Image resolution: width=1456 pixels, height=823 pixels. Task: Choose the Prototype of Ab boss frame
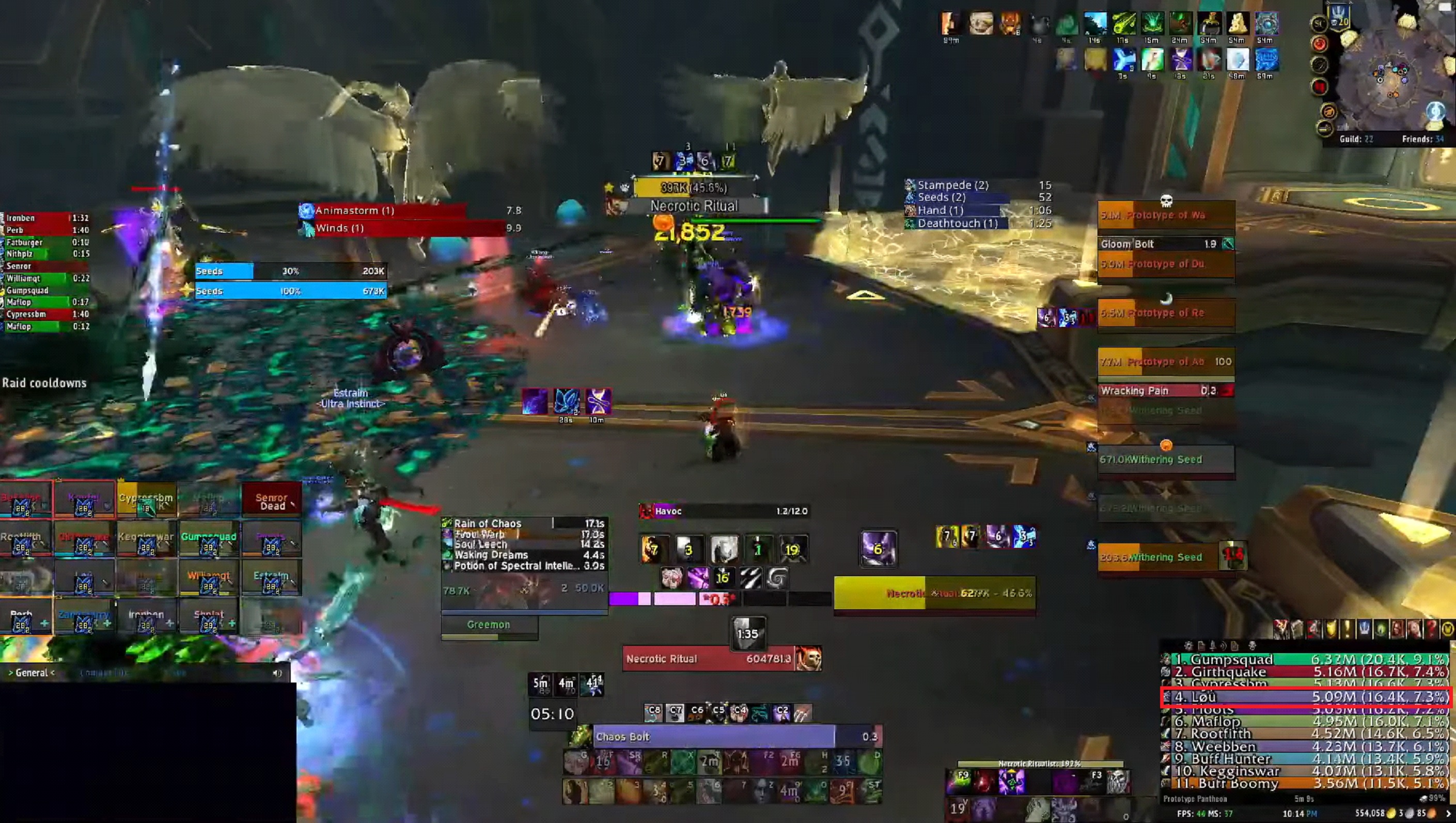[x=1166, y=362]
